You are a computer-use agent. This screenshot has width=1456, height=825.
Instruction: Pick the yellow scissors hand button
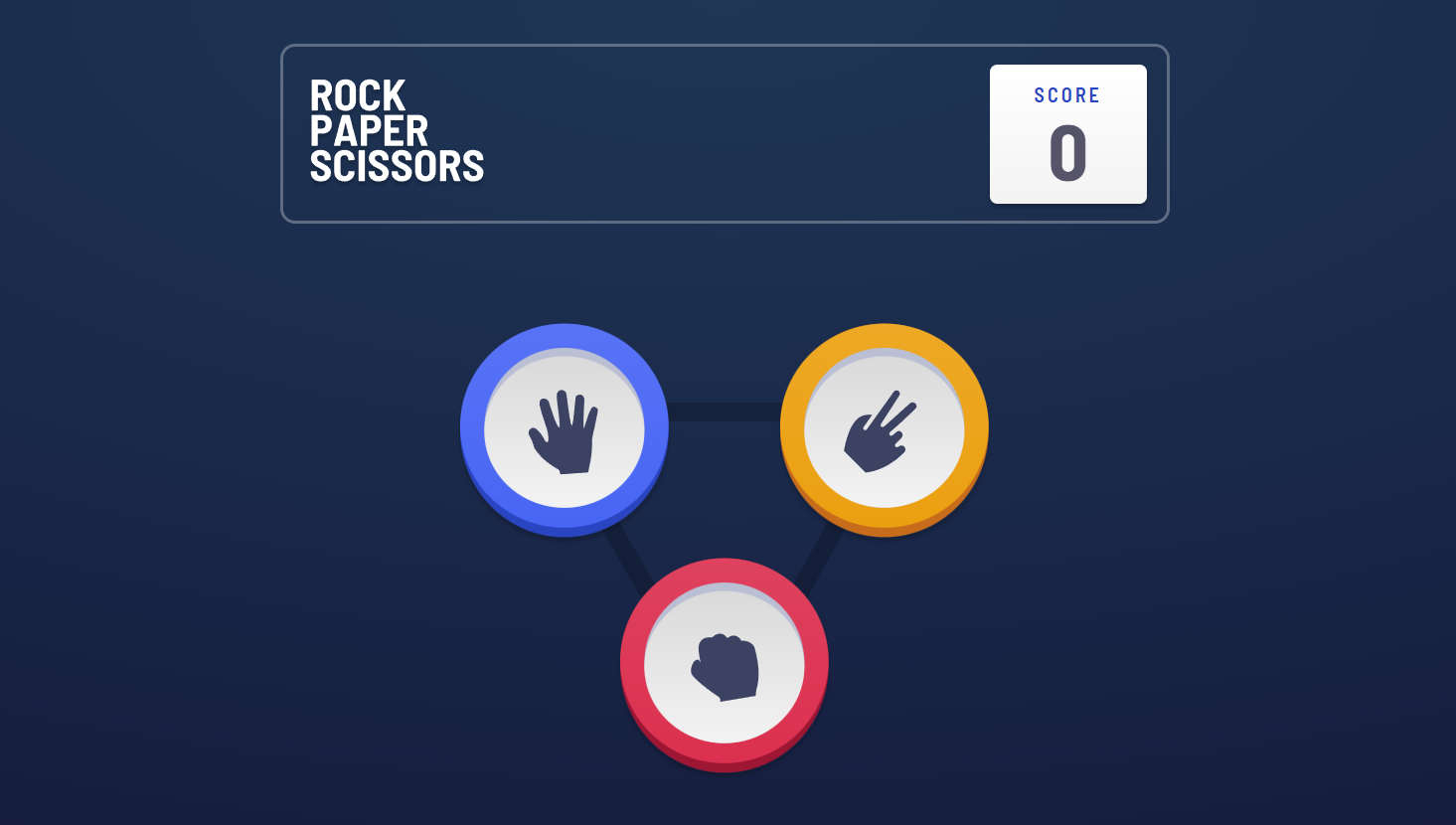pyautogui.click(x=884, y=428)
